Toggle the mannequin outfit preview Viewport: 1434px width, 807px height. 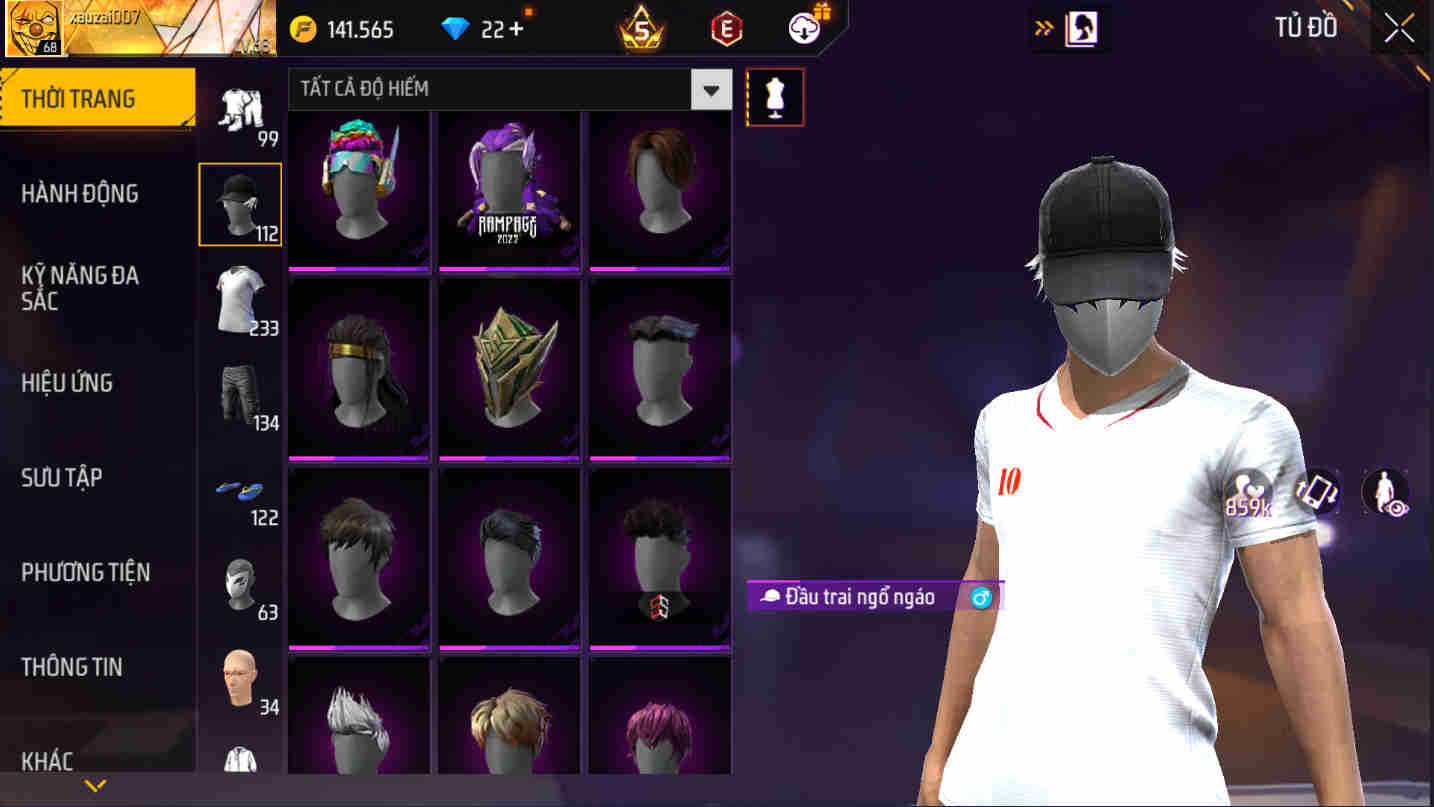[775, 97]
